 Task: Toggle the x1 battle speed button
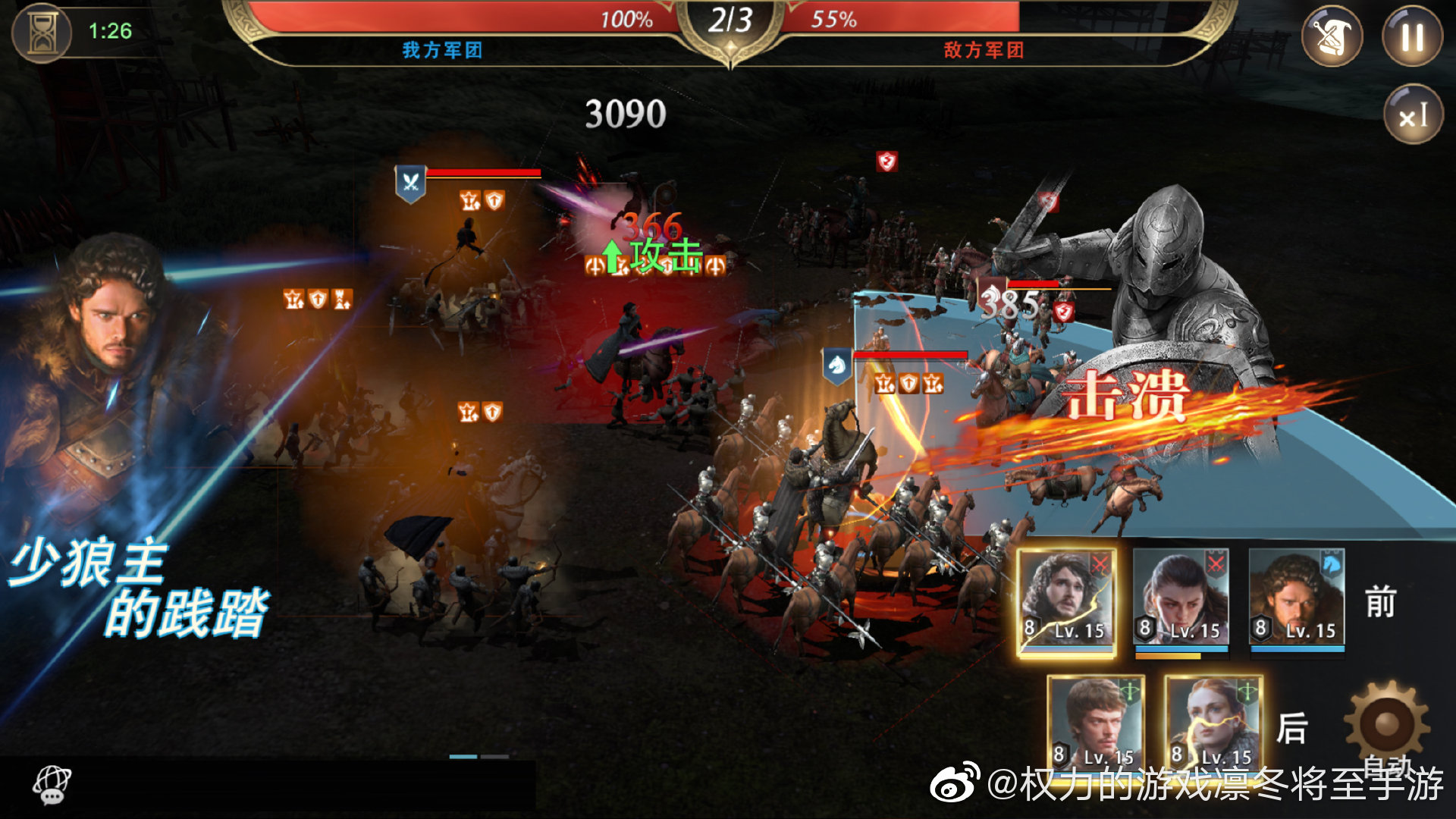click(1412, 115)
